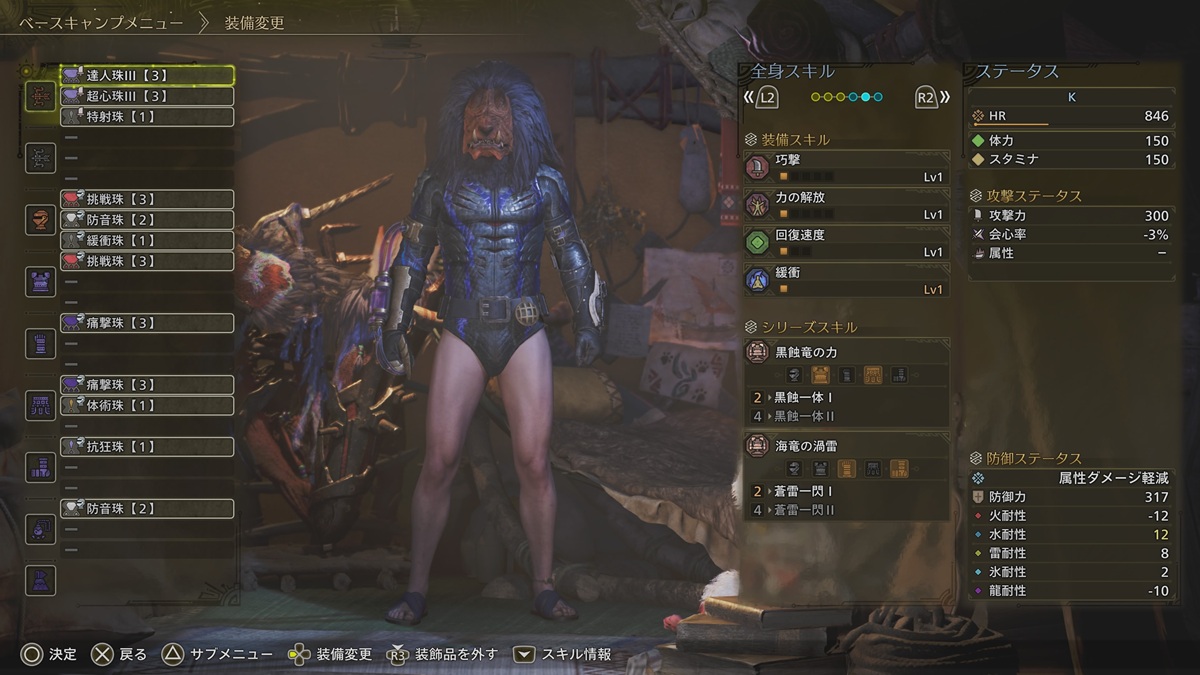This screenshot has width=1200, height=675.
Task: Choose the head armor equipment icon
Action: point(40,219)
